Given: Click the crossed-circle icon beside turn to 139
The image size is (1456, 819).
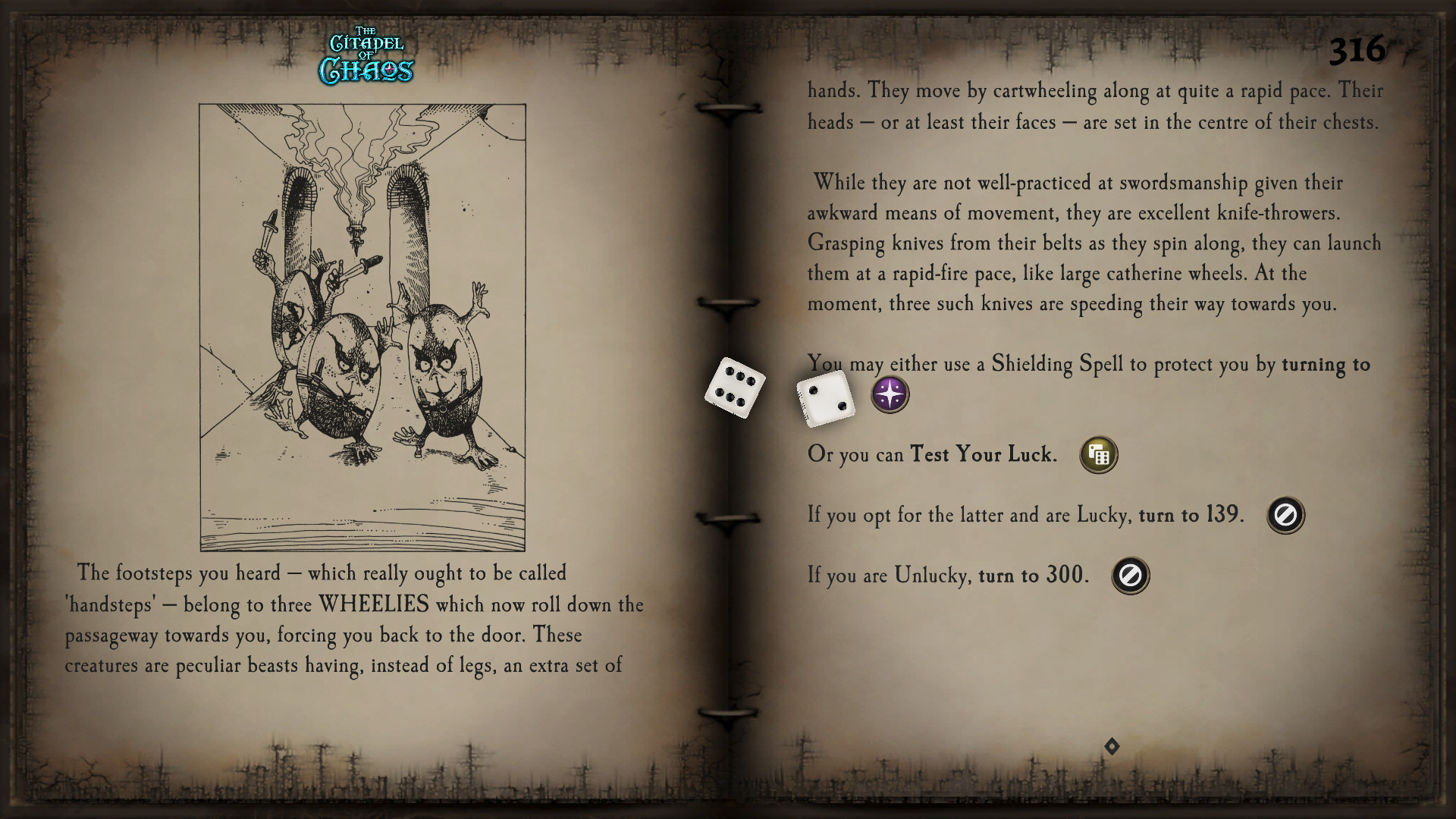Looking at the screenshot, I should tap(1285, 515).
